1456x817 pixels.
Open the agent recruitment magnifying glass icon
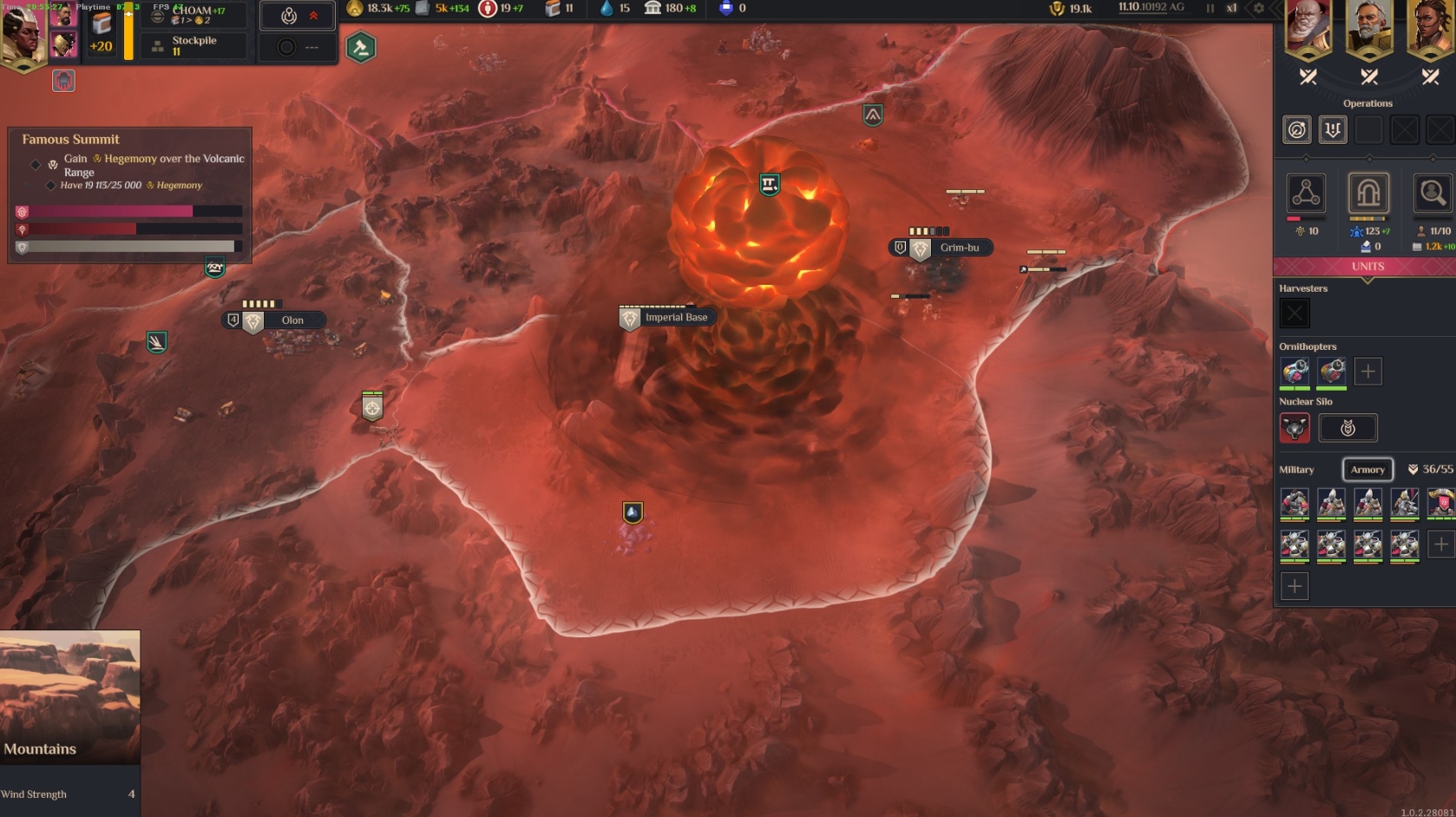(1433, 192)
